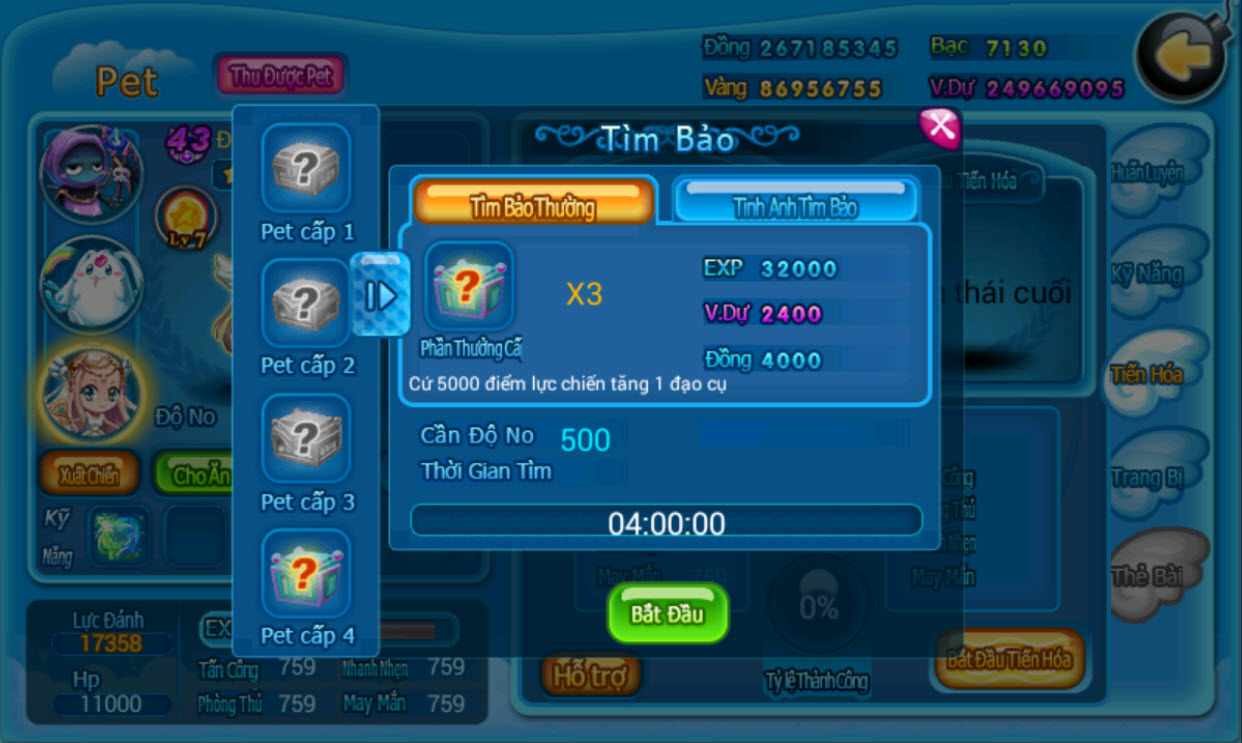Open the Huấn Luyện side tab
The width and height of the screenshot is (1242, 743).
tap(1148, 172)
